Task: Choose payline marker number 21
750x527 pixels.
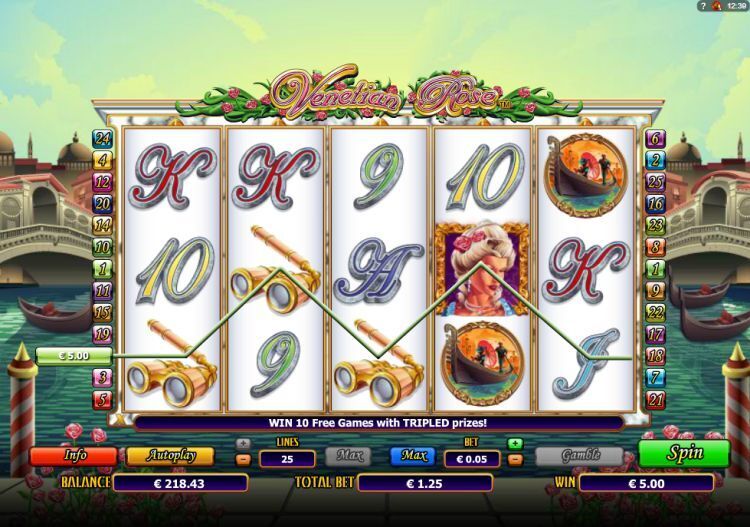Action: pos(656,400)
